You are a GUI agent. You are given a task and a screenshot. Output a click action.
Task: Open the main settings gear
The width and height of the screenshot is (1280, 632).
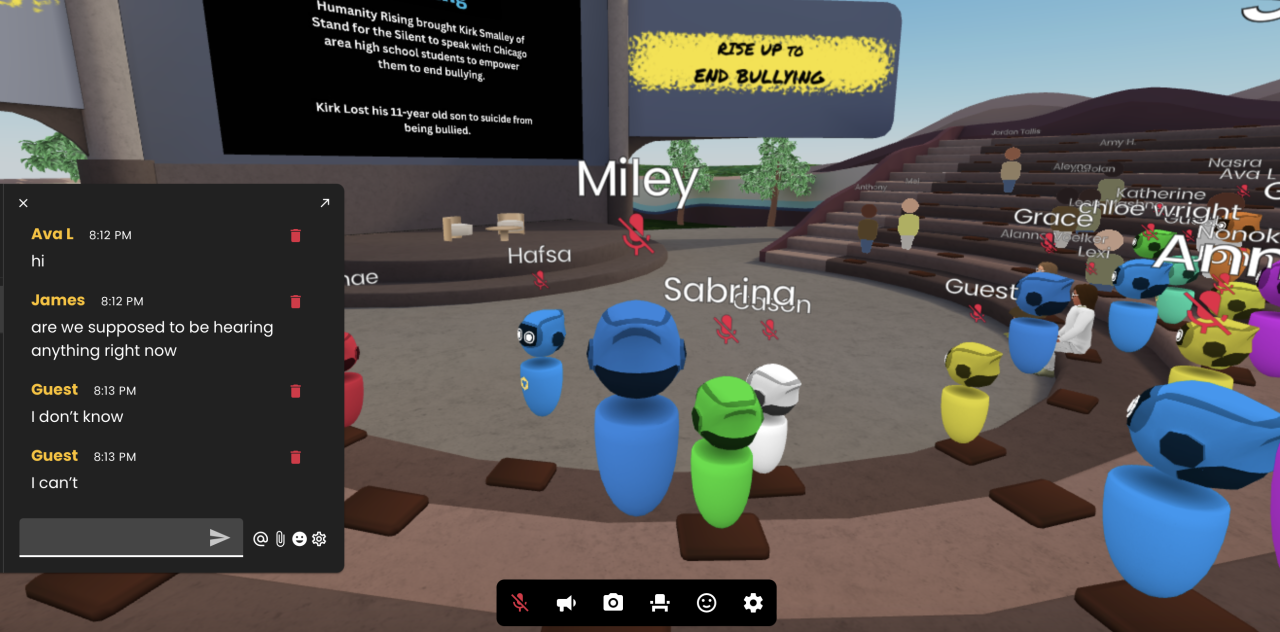(x=753, y=603)
